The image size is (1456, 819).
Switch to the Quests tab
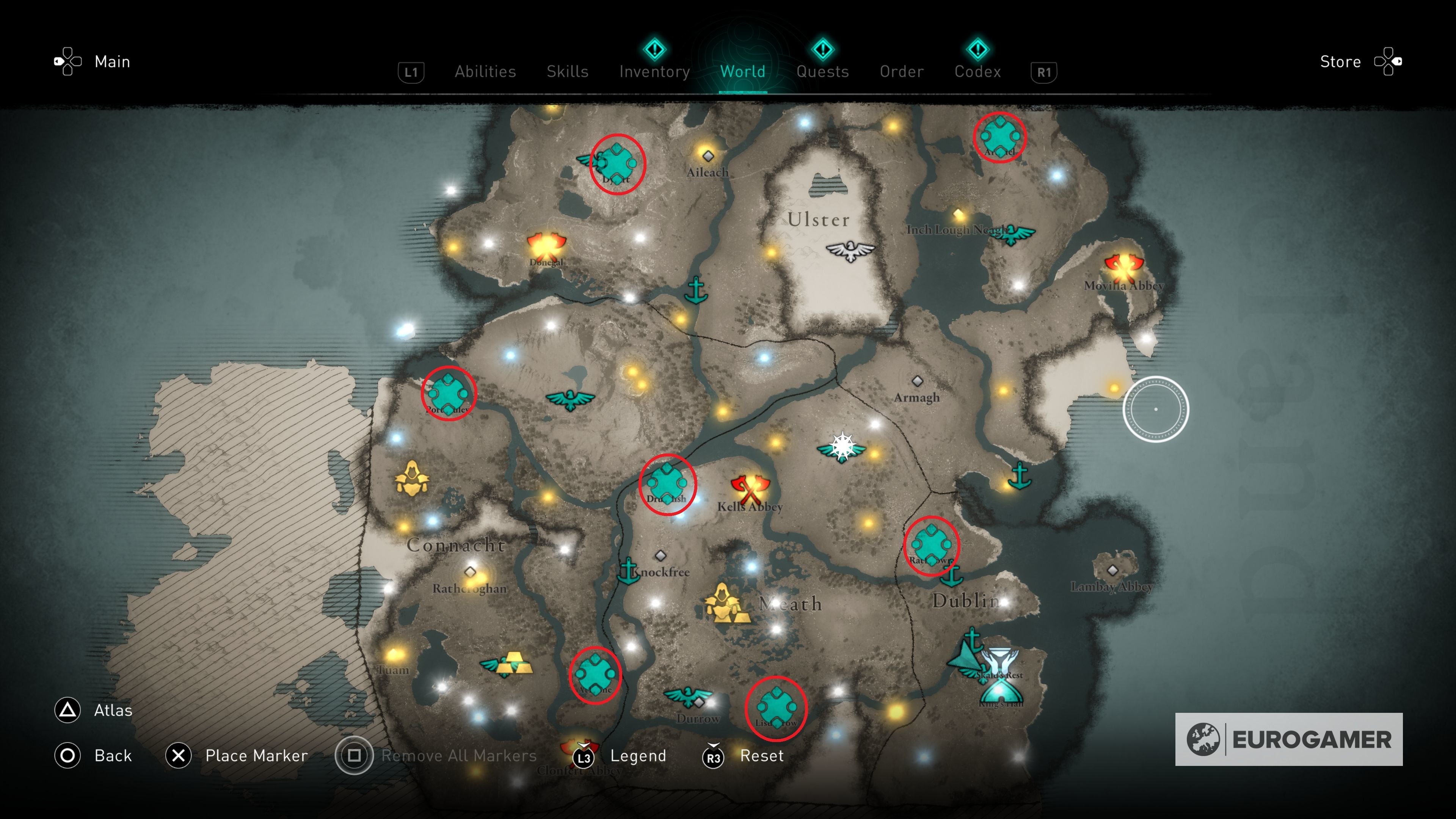pyautogui.click(x=822, y=71)
